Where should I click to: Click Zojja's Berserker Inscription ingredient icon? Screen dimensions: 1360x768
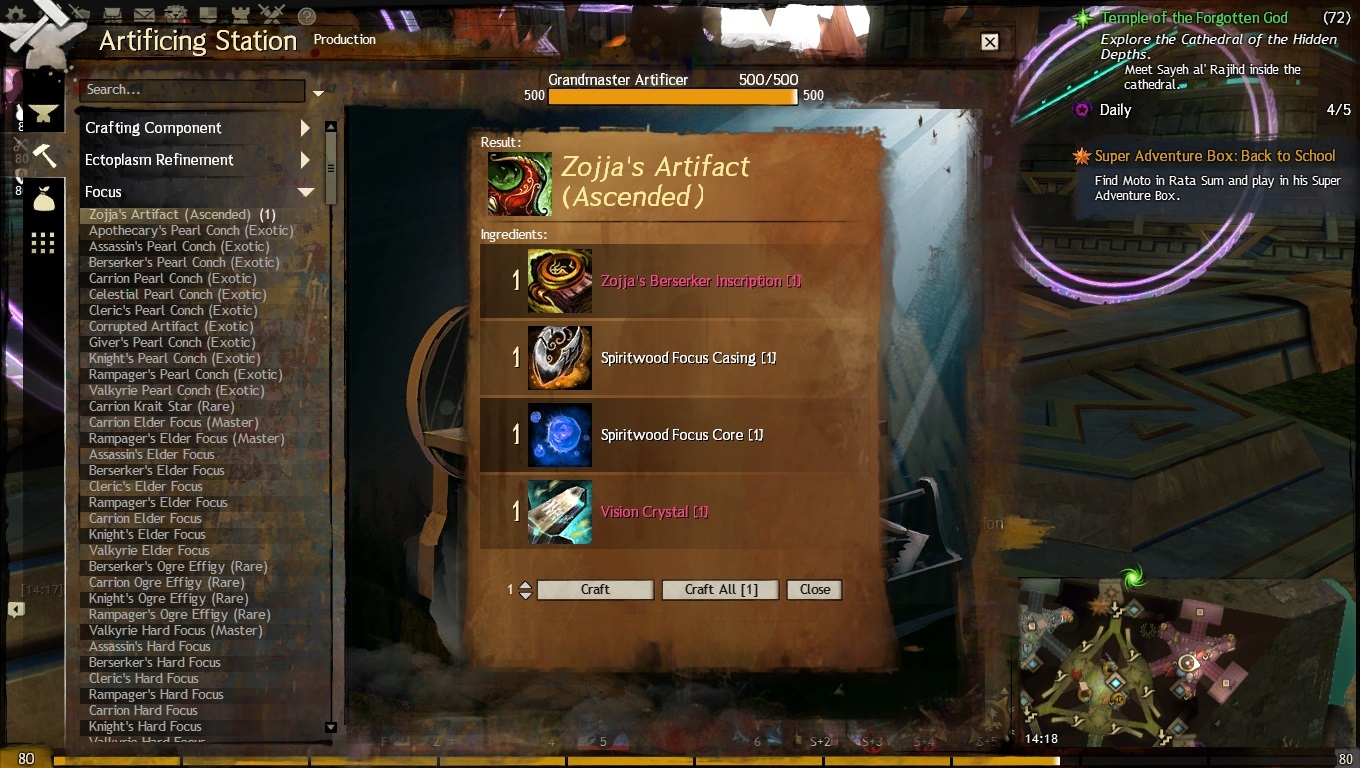click(560, 281)
